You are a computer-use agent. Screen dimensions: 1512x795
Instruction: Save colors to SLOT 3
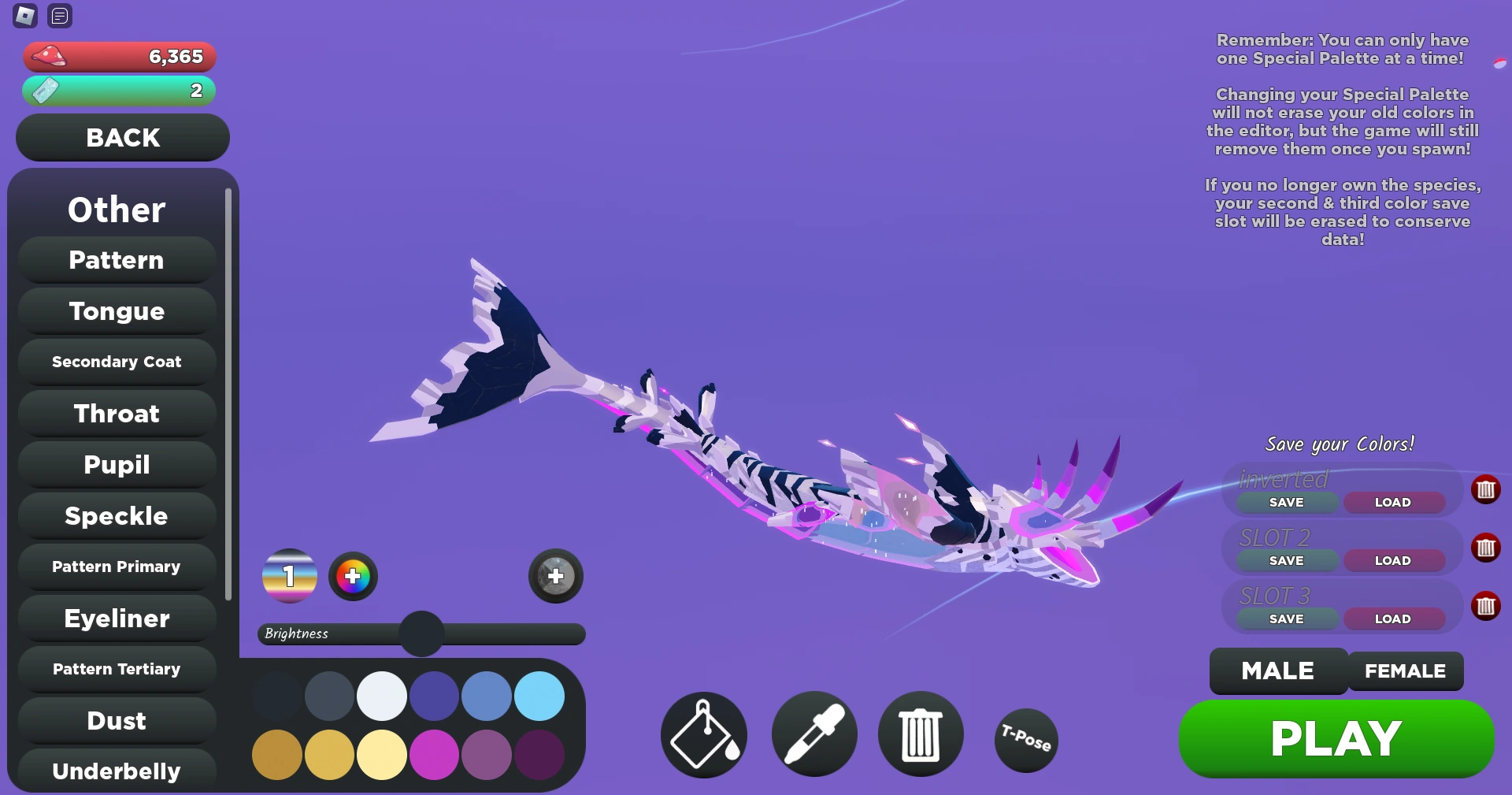coord(1285,619)
